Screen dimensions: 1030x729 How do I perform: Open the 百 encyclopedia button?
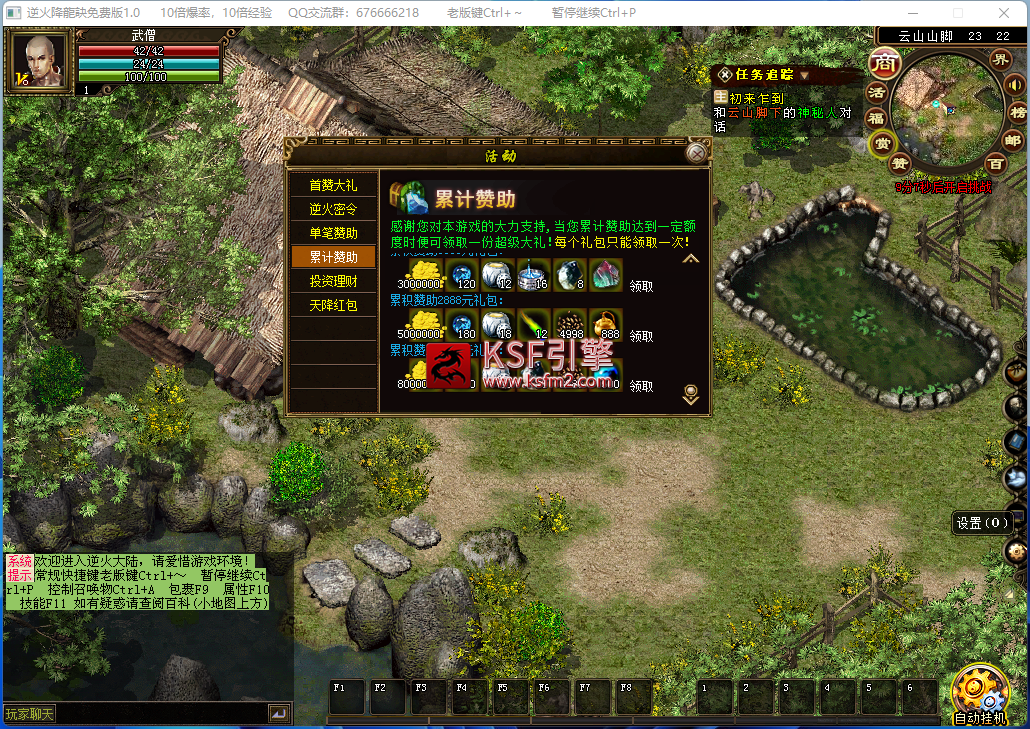pos(995,162)
